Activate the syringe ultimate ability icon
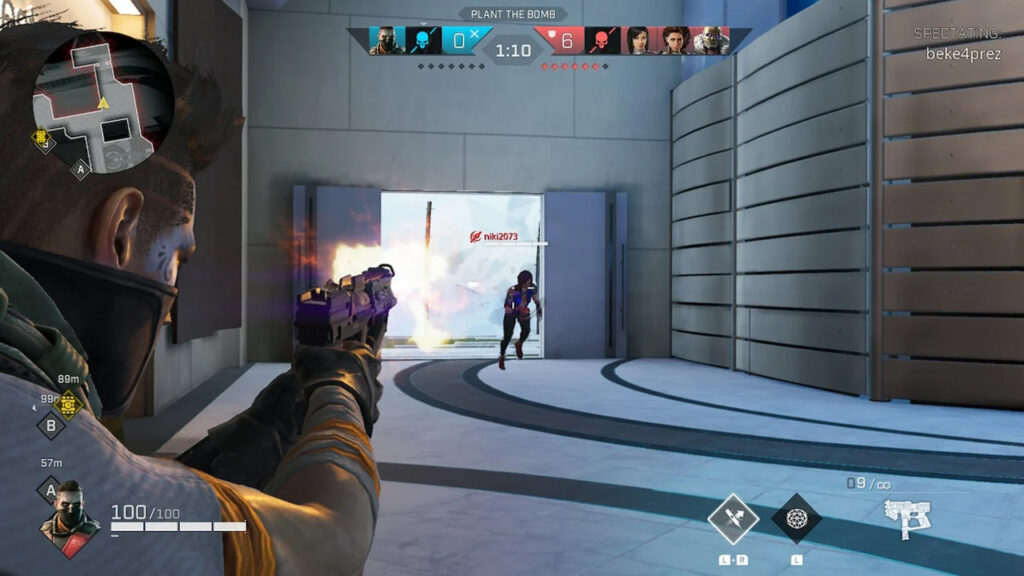Image resolution: width=1024 pixels, height=576 pixels. click(732, 518)
